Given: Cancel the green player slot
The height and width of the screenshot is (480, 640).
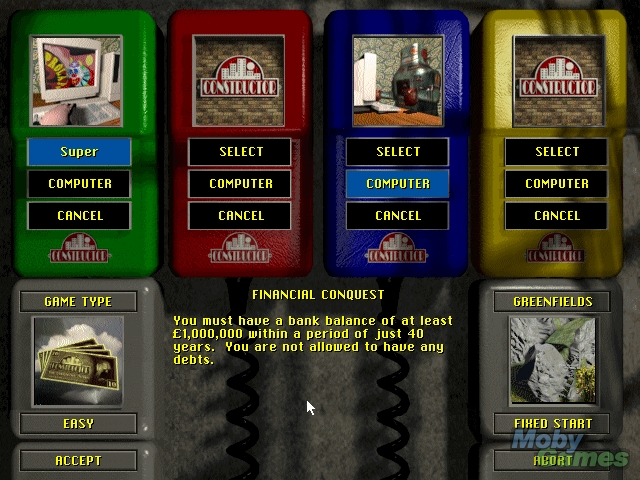Looking at the screenshot, I should [x=78, y=215].
